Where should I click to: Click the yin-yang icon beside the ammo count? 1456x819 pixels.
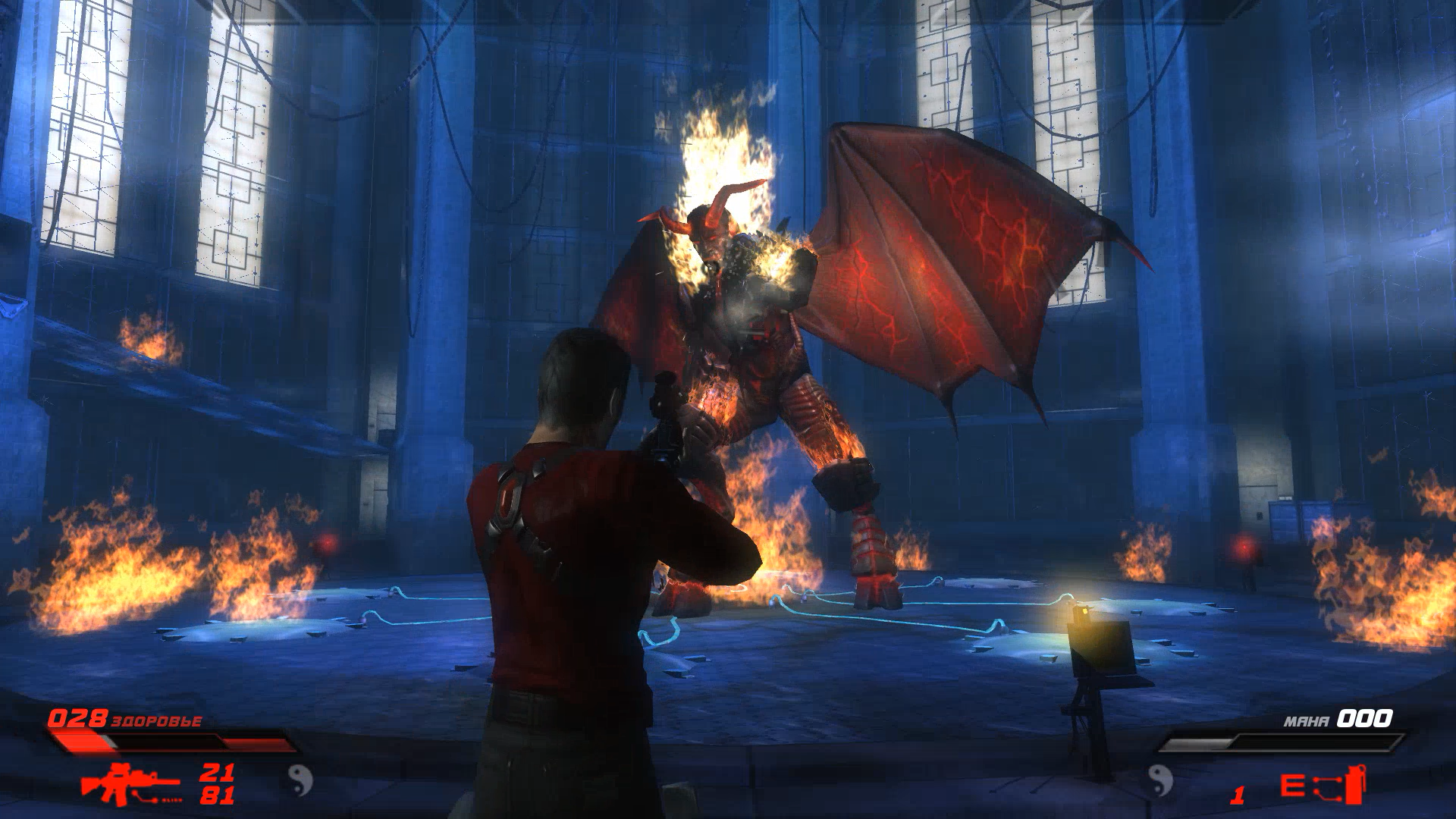pos(300,780)
